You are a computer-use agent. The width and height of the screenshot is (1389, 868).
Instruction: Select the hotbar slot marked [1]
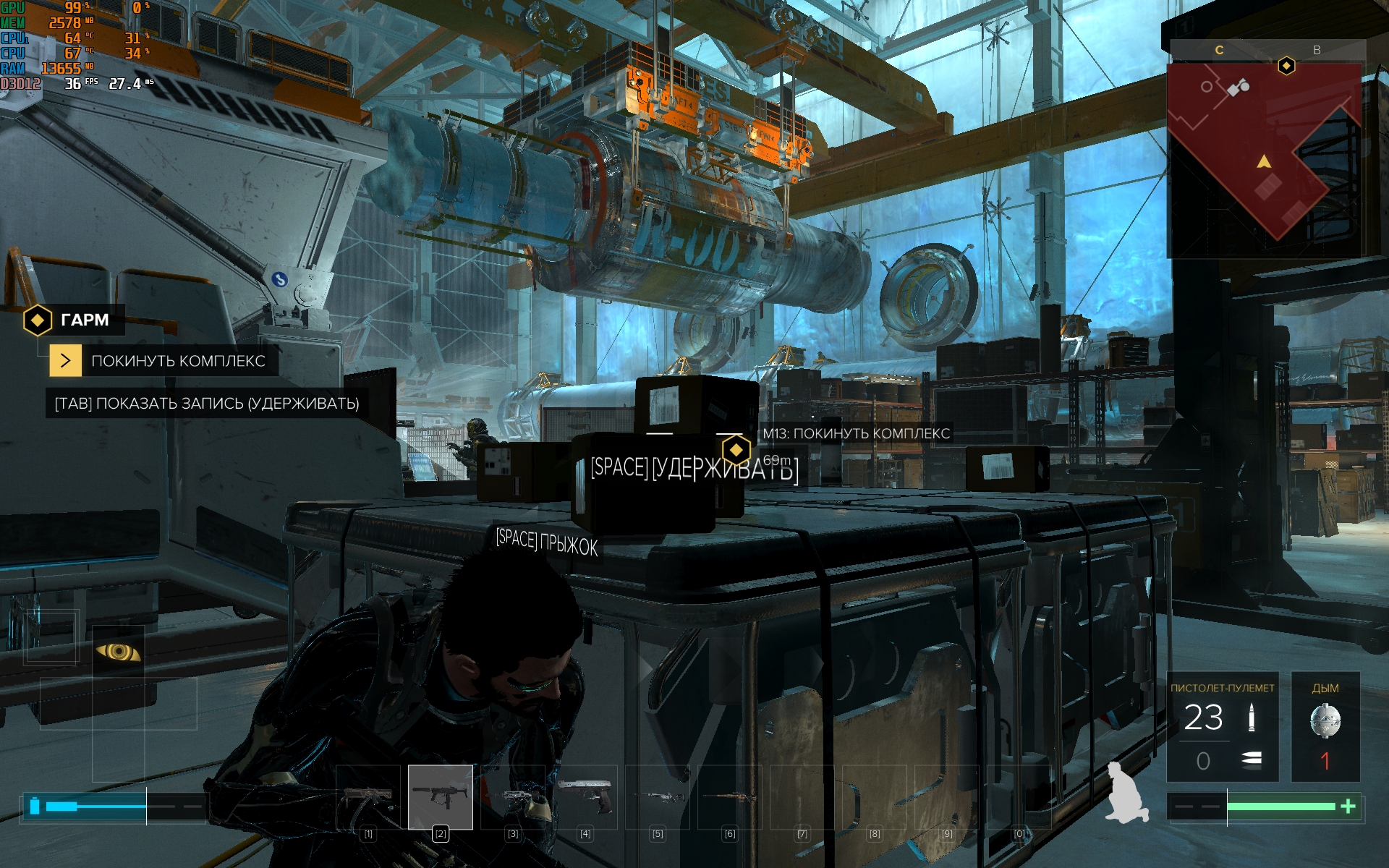pyautogui.click(x=368, y=797)
